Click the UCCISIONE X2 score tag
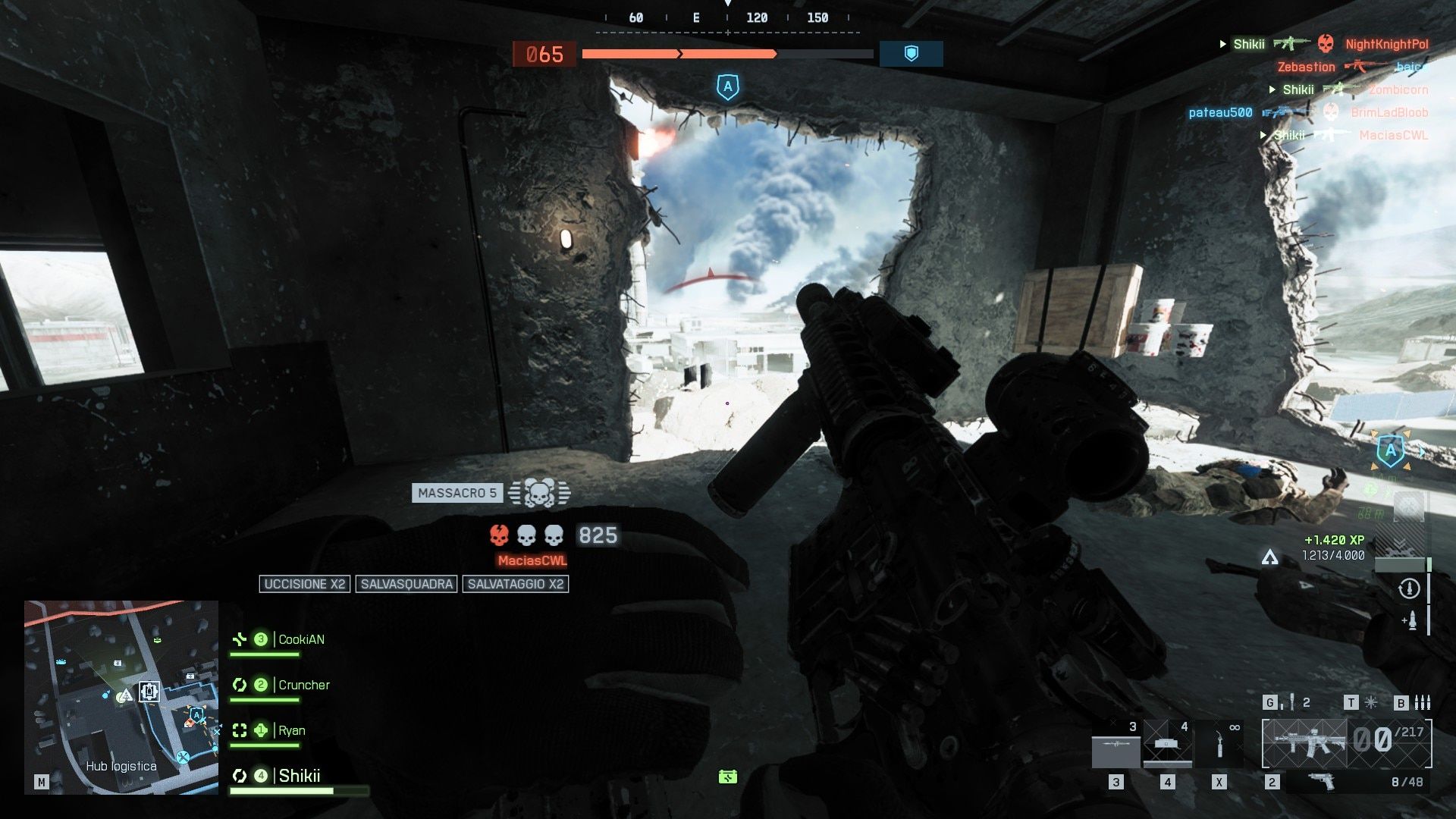1456x819 pixels. click(x=304, y=584)
